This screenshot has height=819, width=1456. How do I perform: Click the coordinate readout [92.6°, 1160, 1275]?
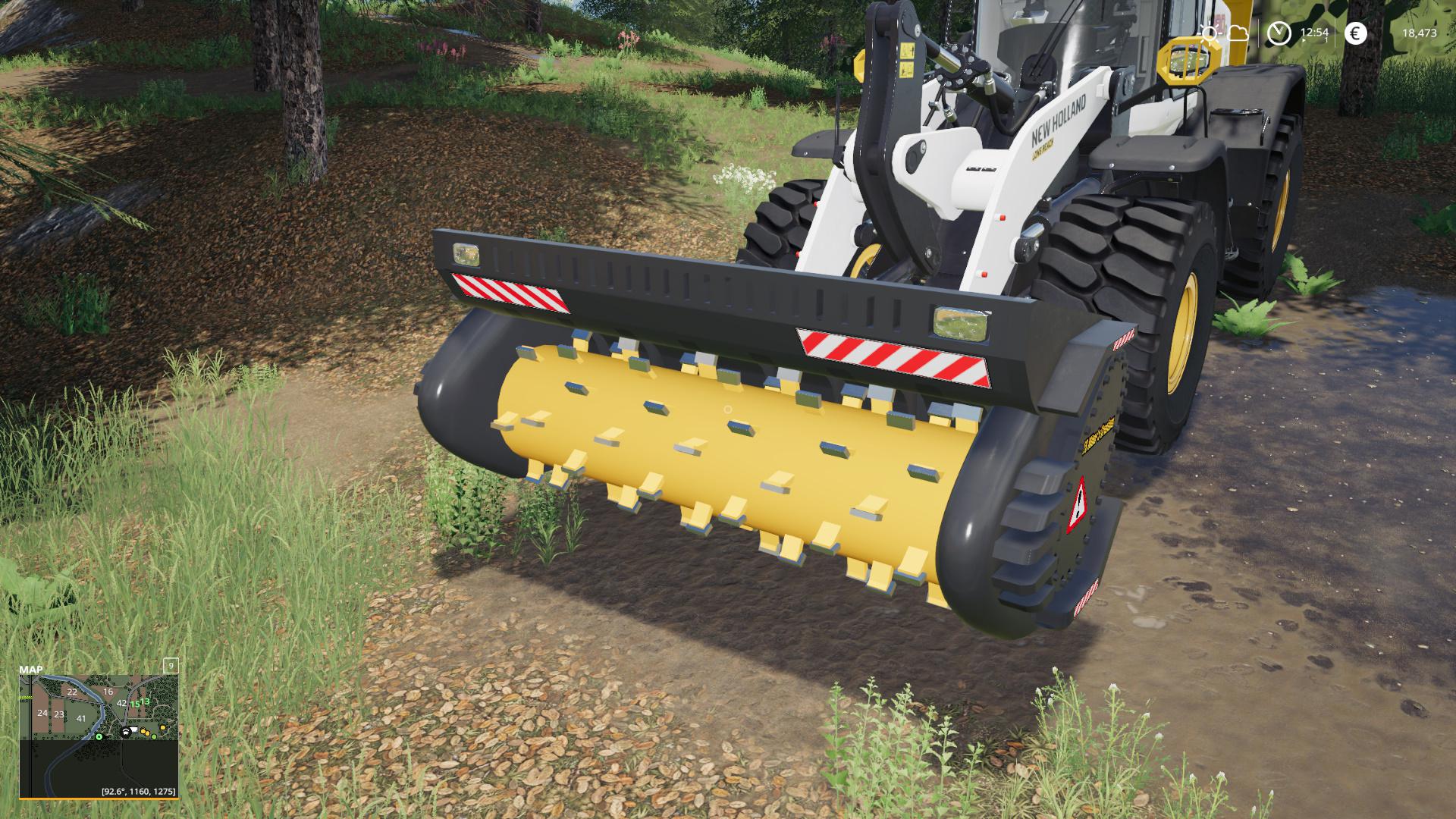pos(139,792)
